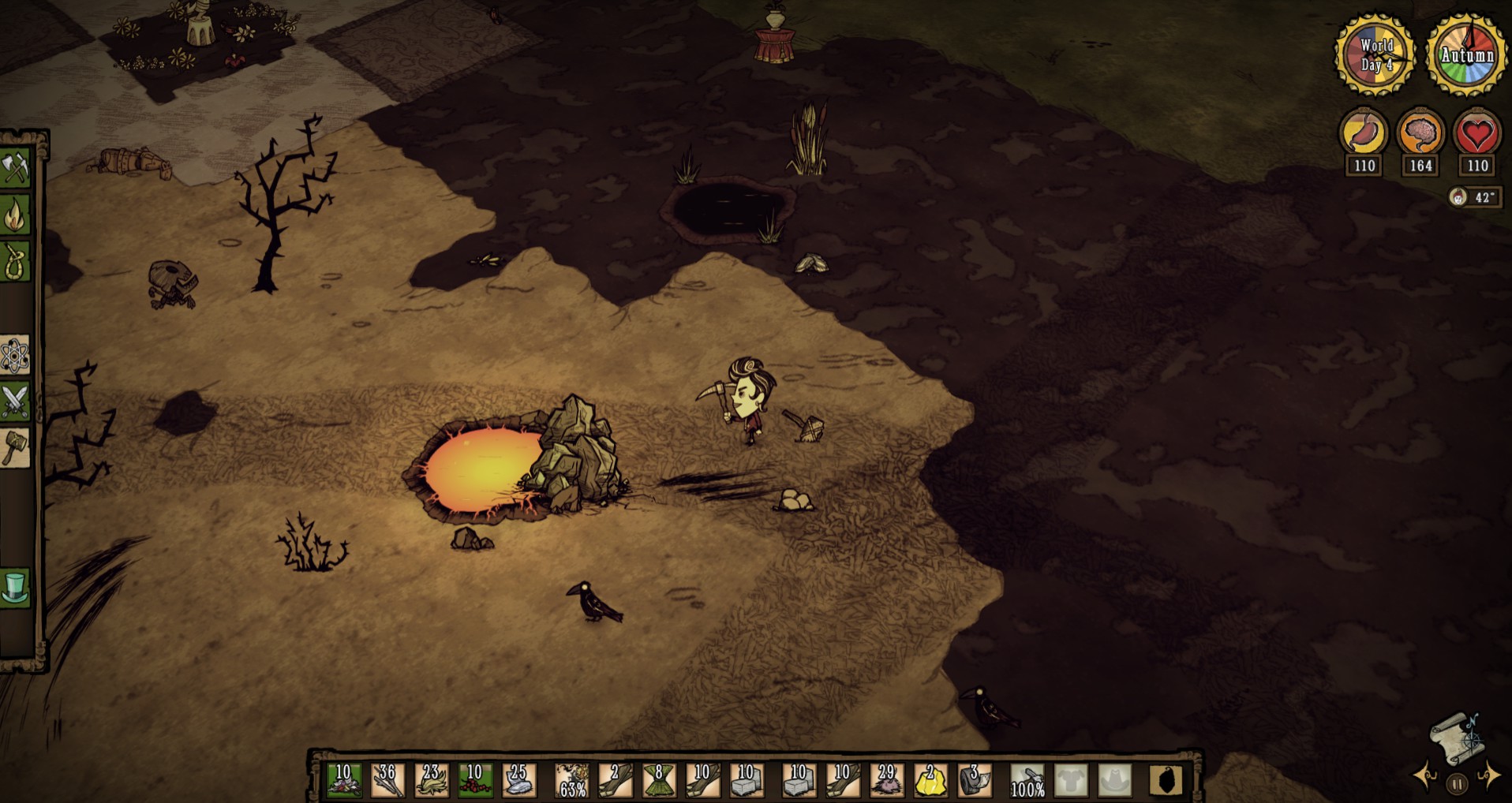The height and width of the screenshot is (803, 1512).
Task: Open the World Day 4 clock
Action: 1376,54
